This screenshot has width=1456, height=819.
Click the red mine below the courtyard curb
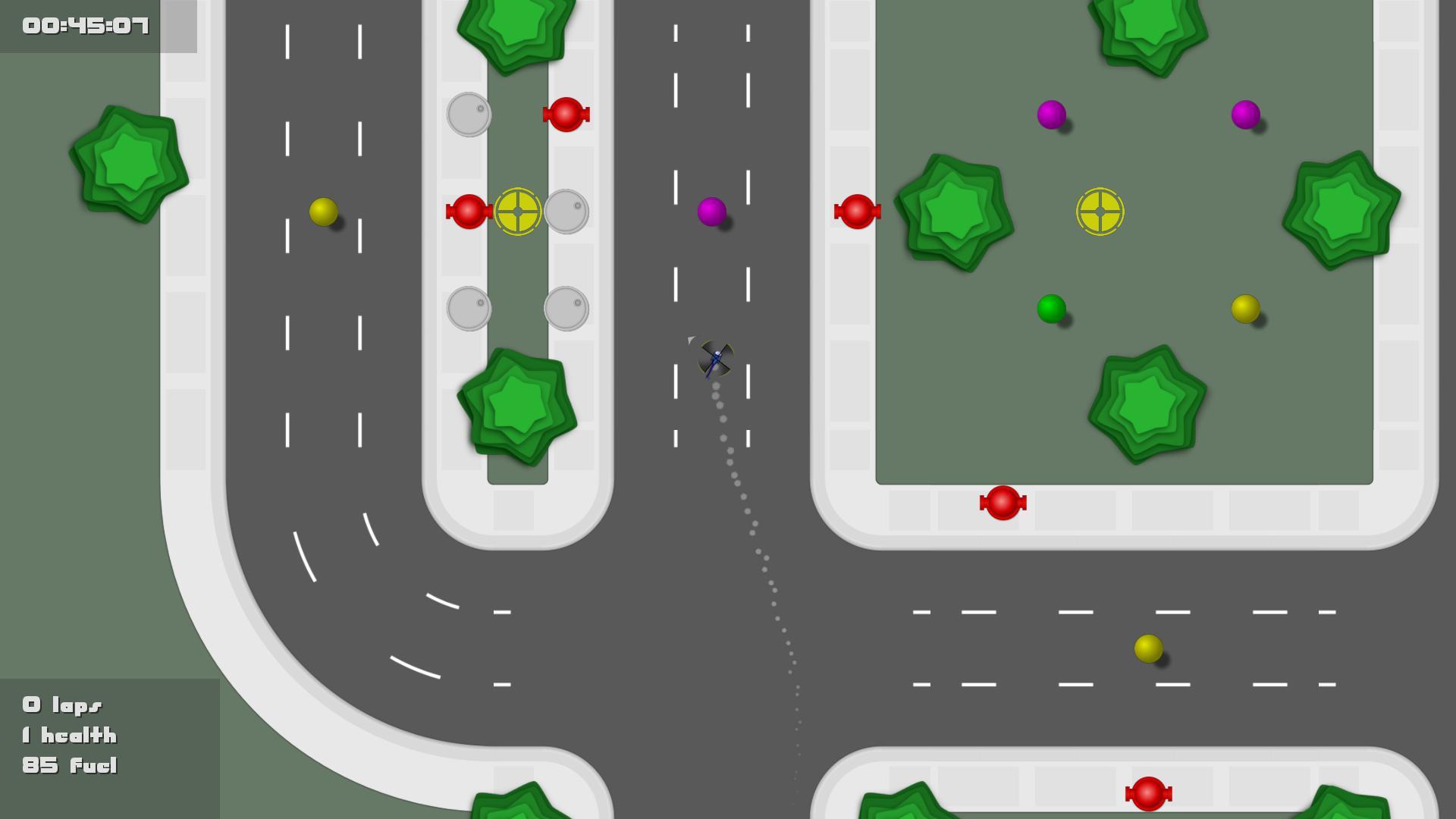point(1003,502)
